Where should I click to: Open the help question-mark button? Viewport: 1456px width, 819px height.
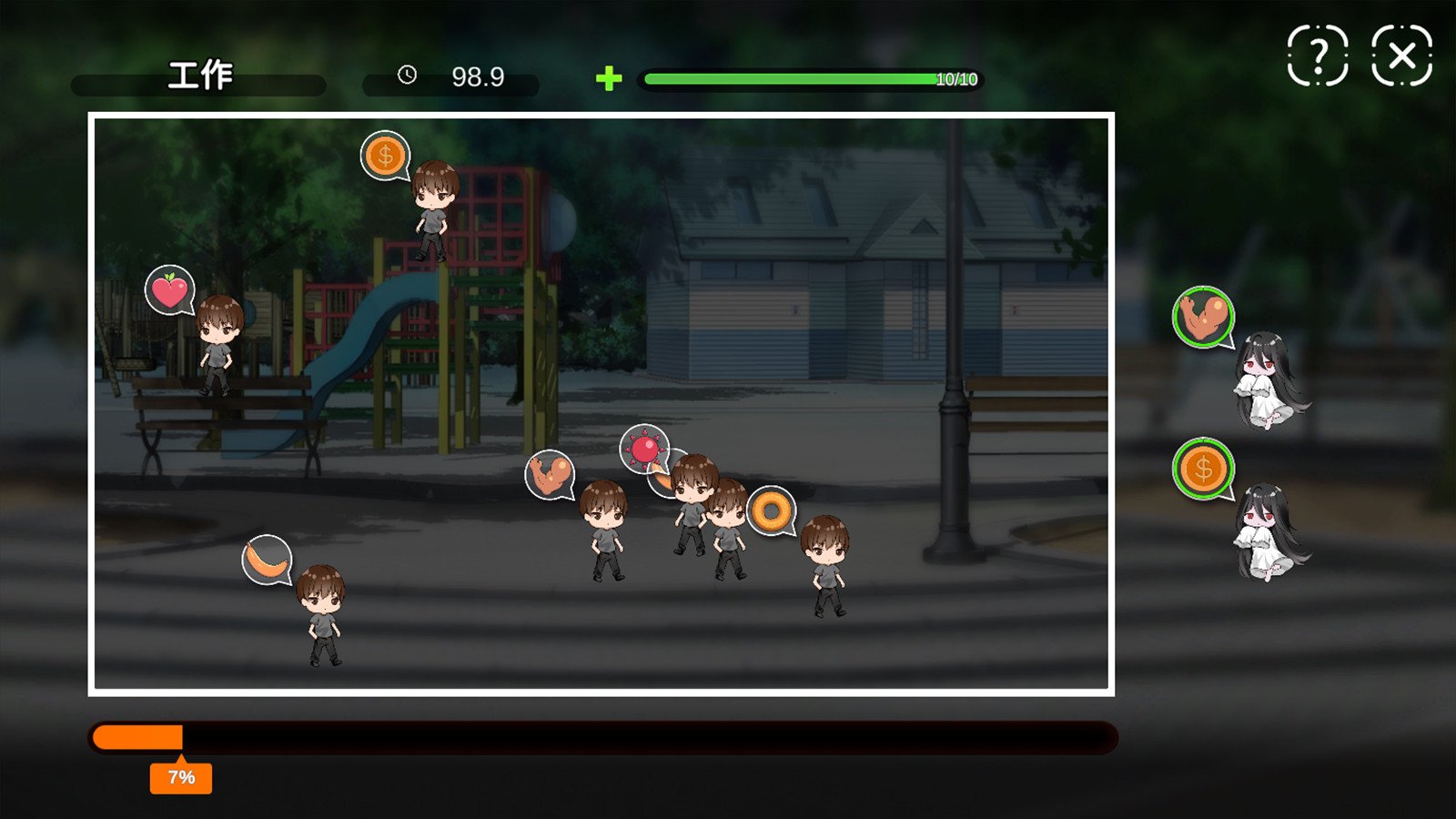click(x=1319, y=56)
